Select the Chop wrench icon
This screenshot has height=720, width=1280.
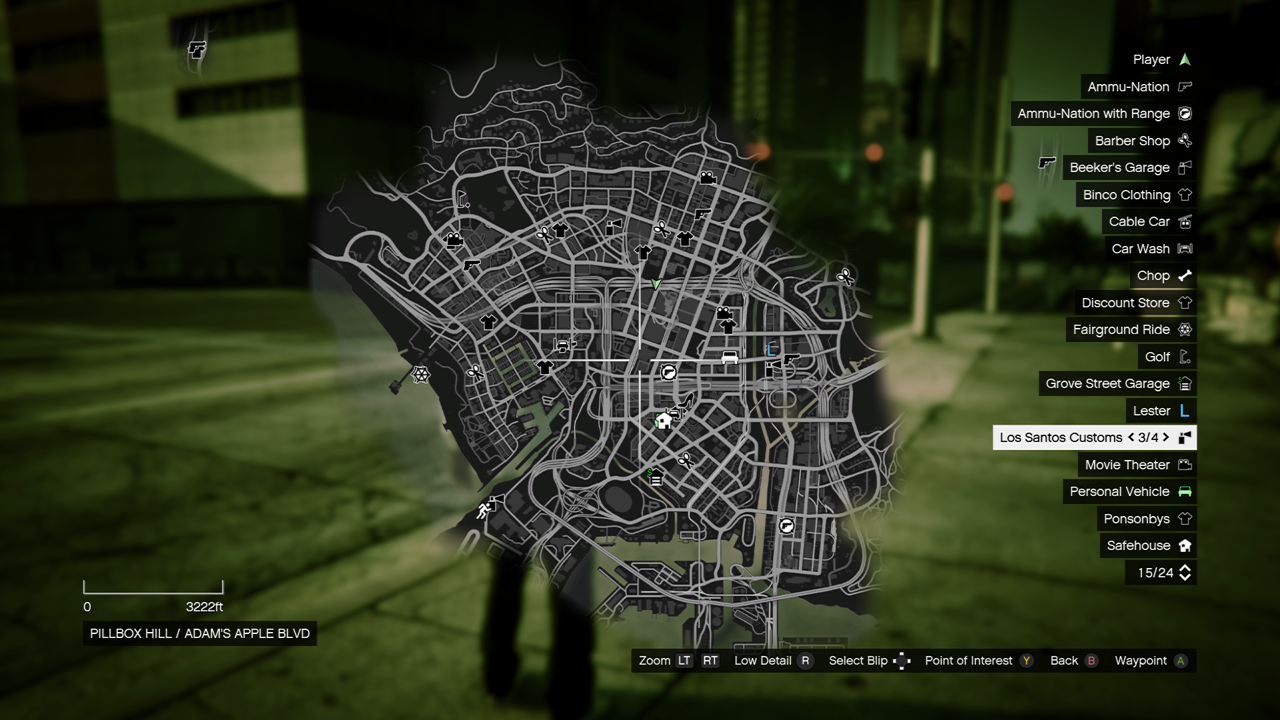click(x=1184, y=275)
